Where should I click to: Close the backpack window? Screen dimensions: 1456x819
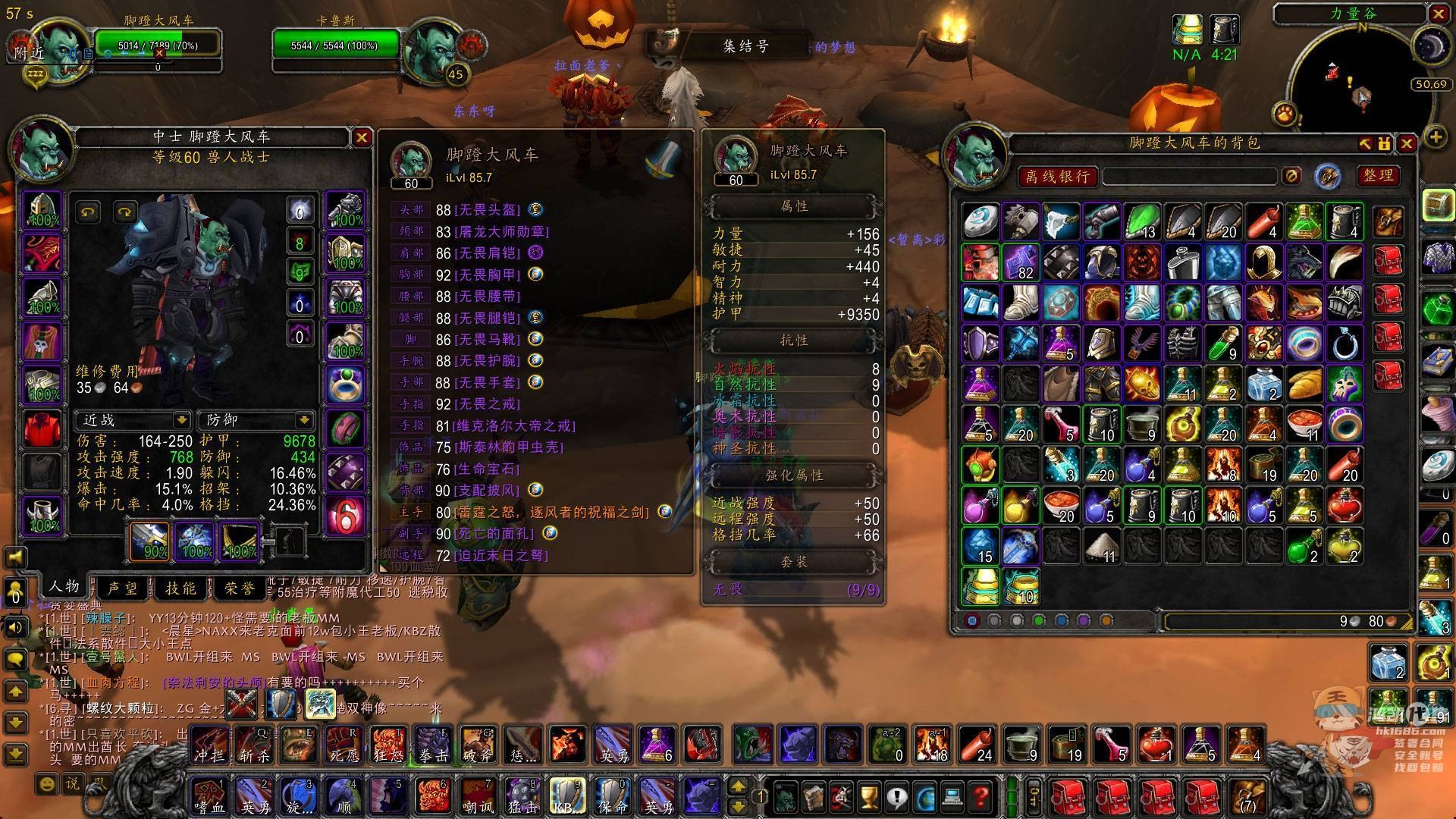1407,143
